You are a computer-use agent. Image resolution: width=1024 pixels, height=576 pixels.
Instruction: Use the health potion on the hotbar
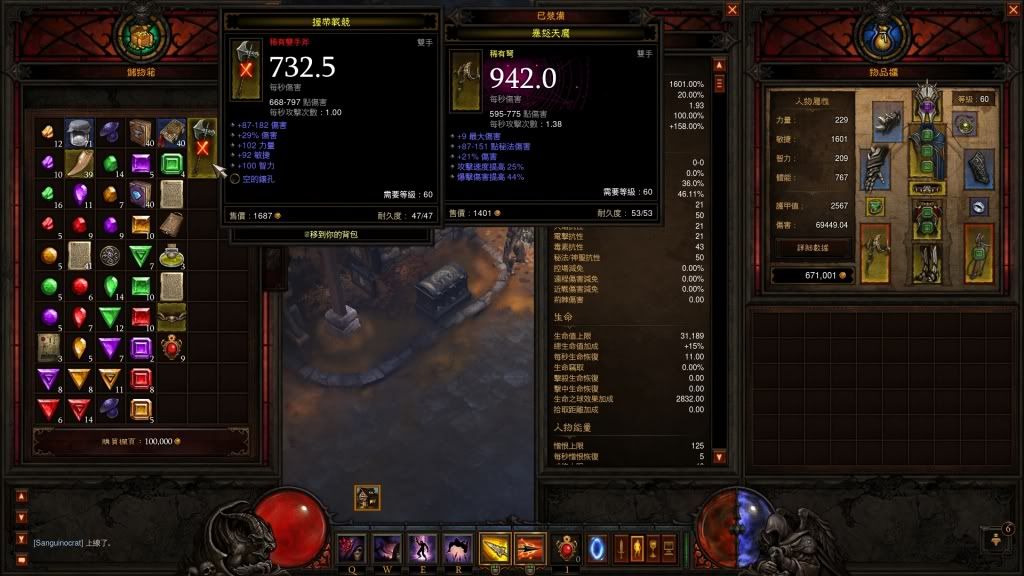pos(569,548)
